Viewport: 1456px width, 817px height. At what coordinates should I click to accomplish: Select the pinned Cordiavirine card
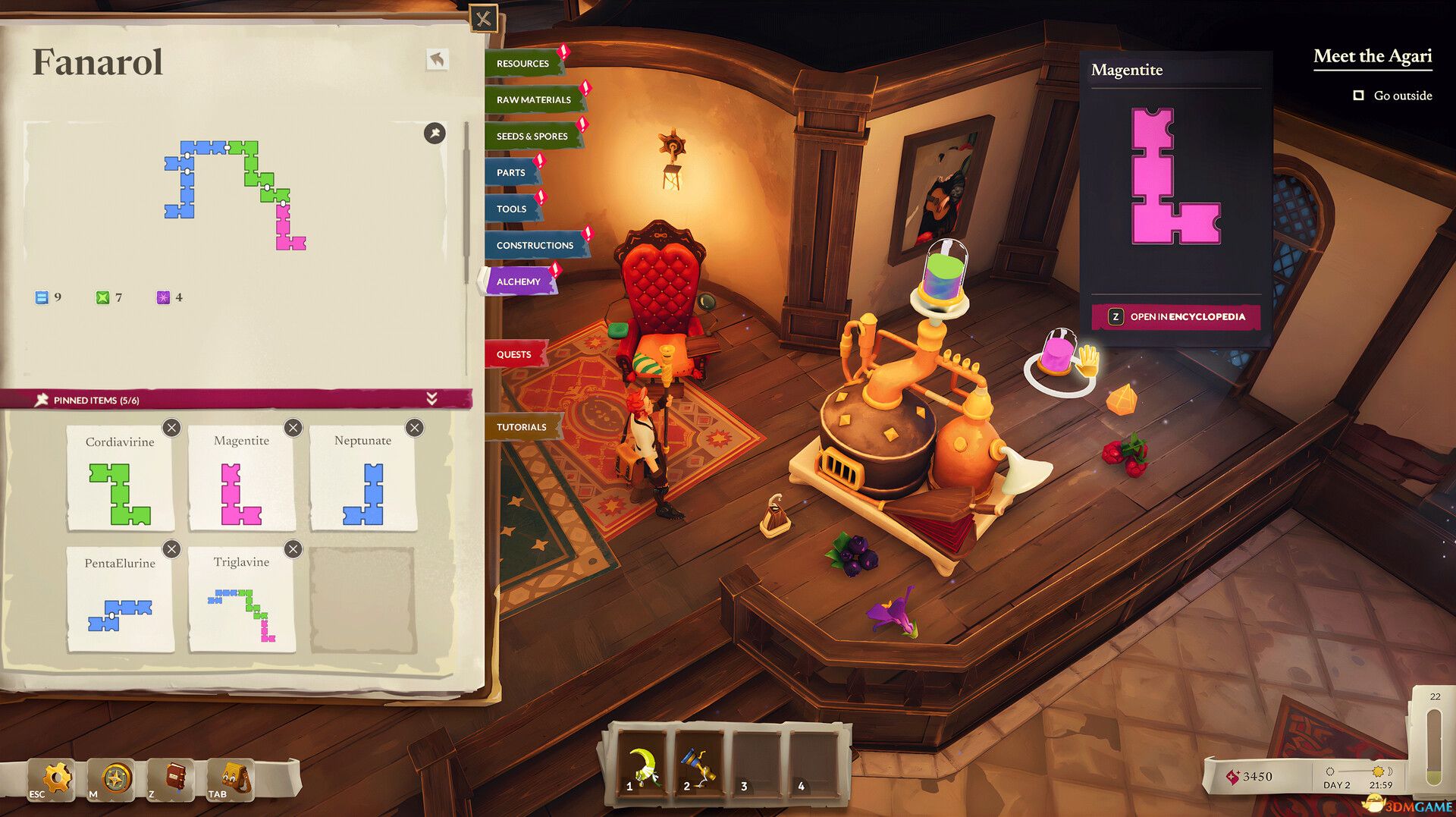tap(120, 478)
